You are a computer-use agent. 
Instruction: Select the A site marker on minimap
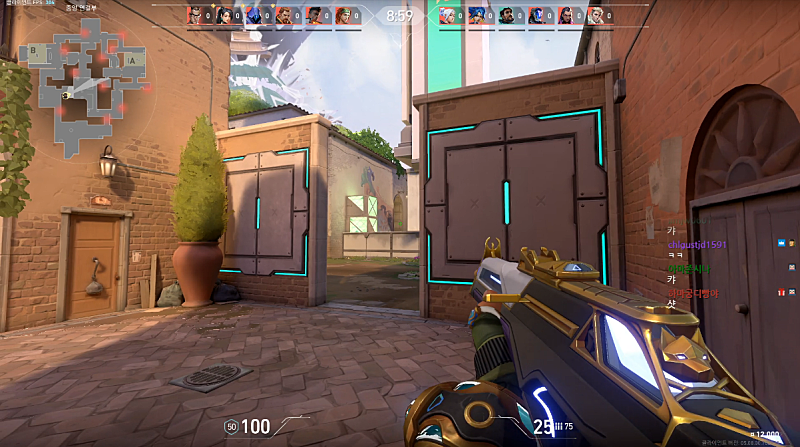133,61
